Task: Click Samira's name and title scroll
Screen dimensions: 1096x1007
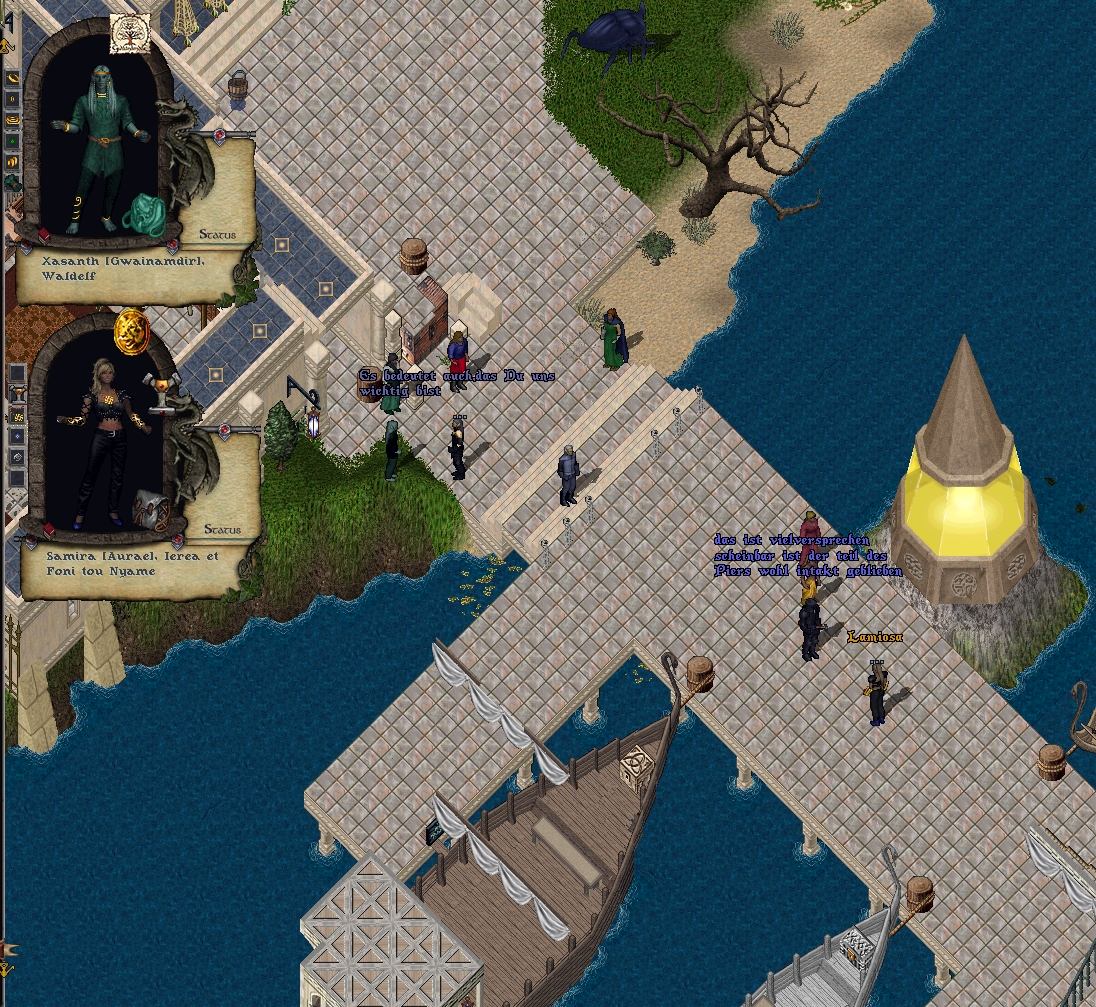Action: click(x=130, y=564)
